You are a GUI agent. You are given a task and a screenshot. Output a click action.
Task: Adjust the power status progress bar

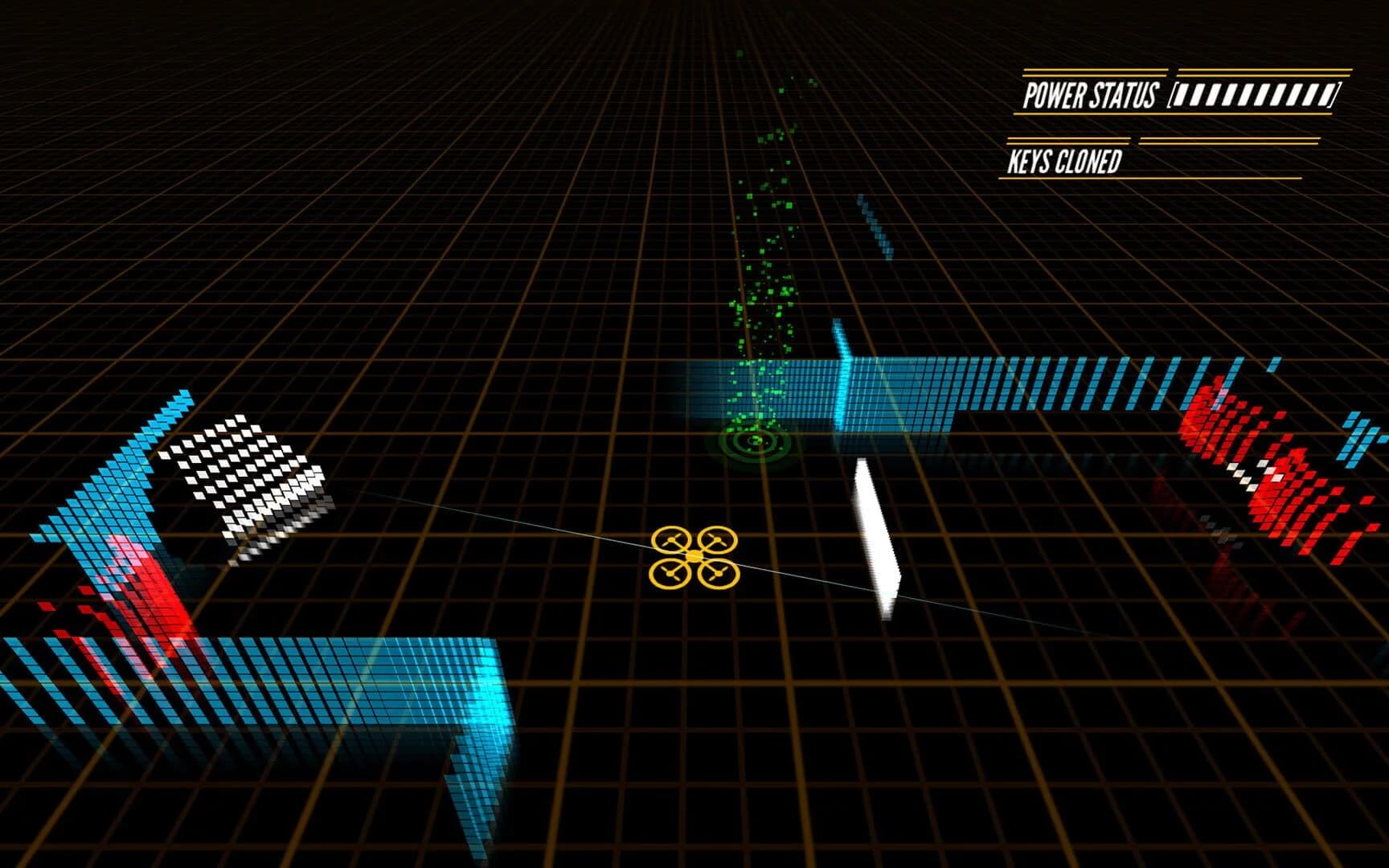pyautogui.click(x=1250, y=96)
